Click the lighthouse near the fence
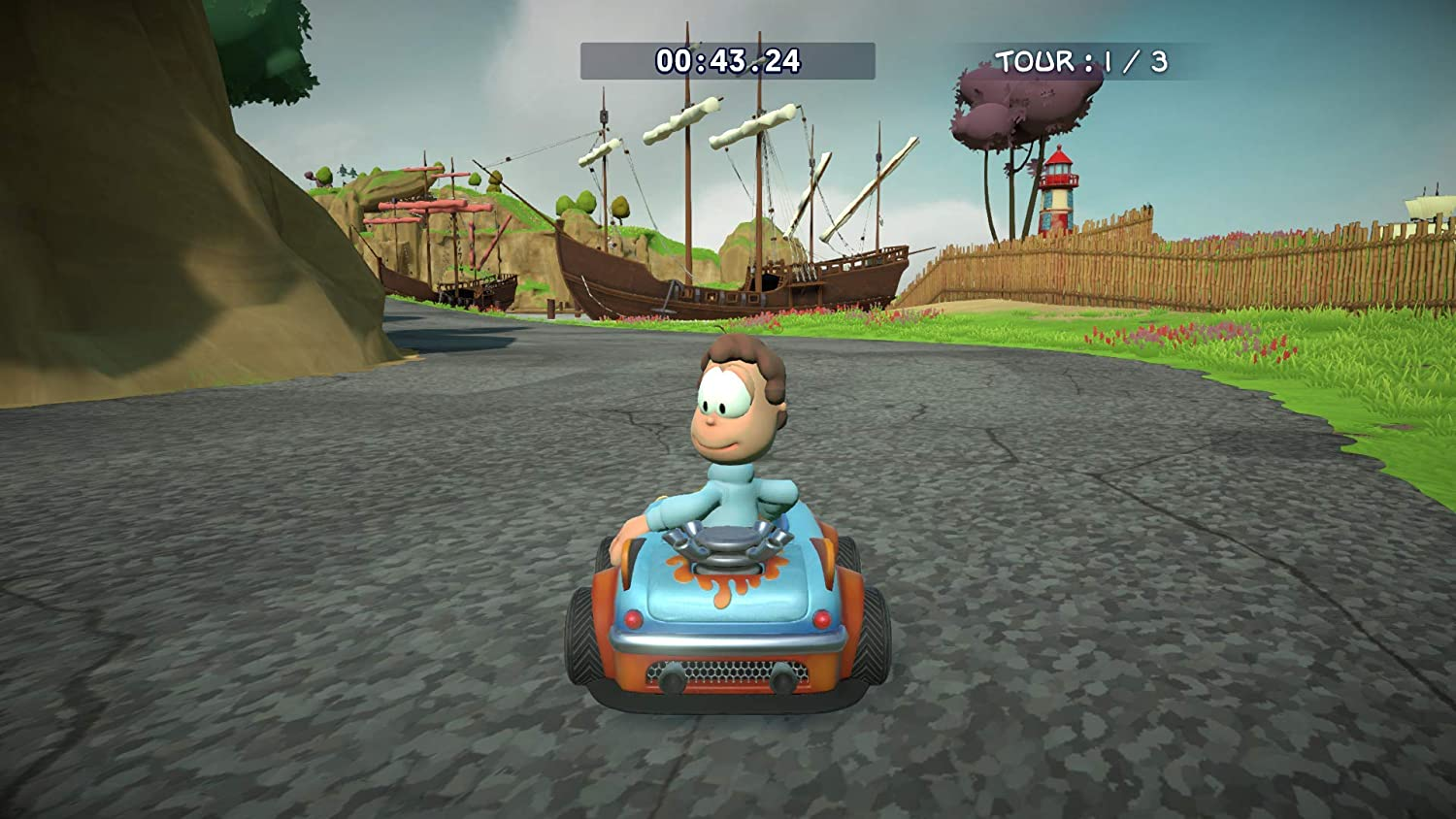The height and width of the screenshot is (819, 1456). pos(1058,189)
